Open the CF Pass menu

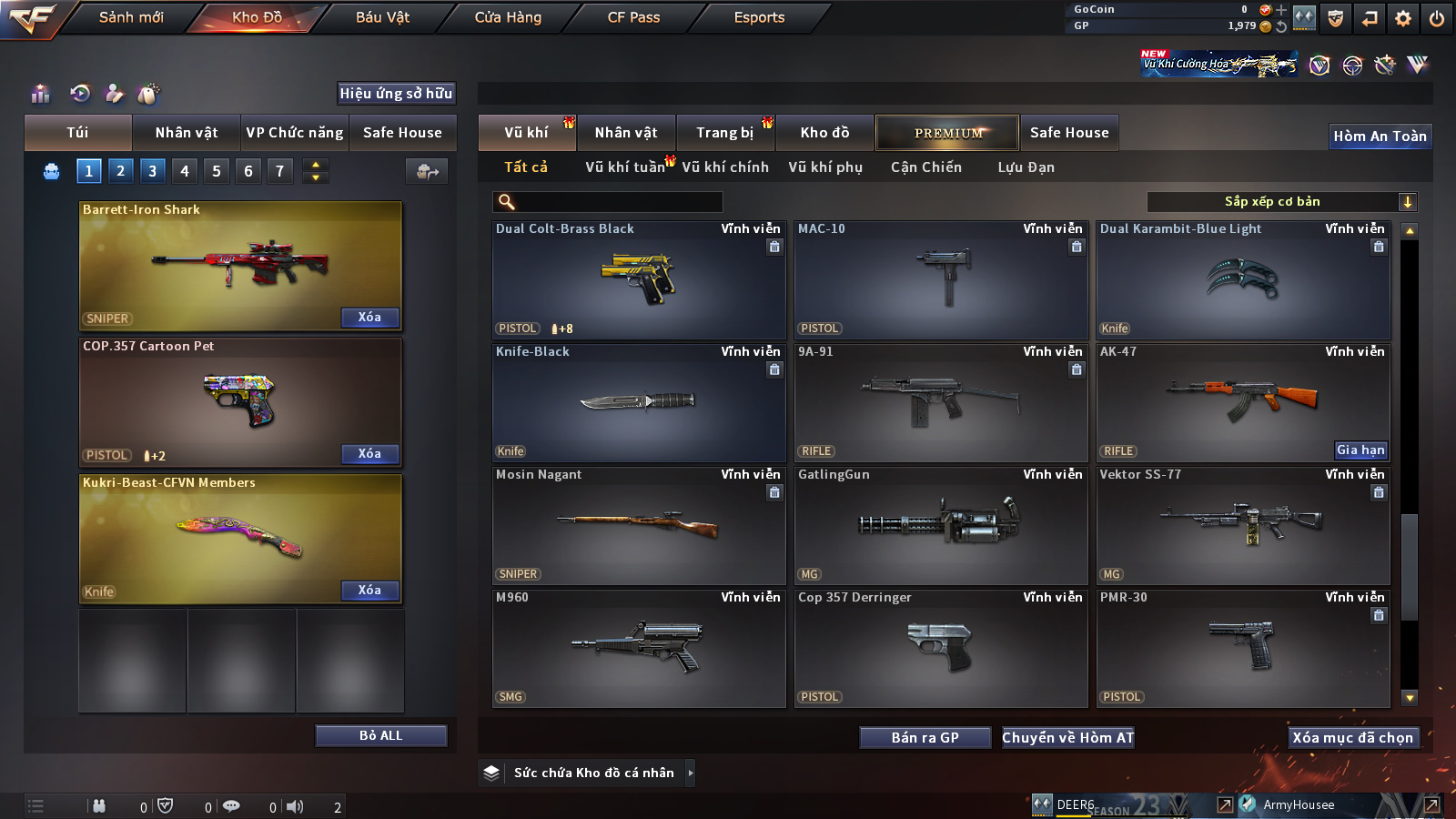point(633,17)
